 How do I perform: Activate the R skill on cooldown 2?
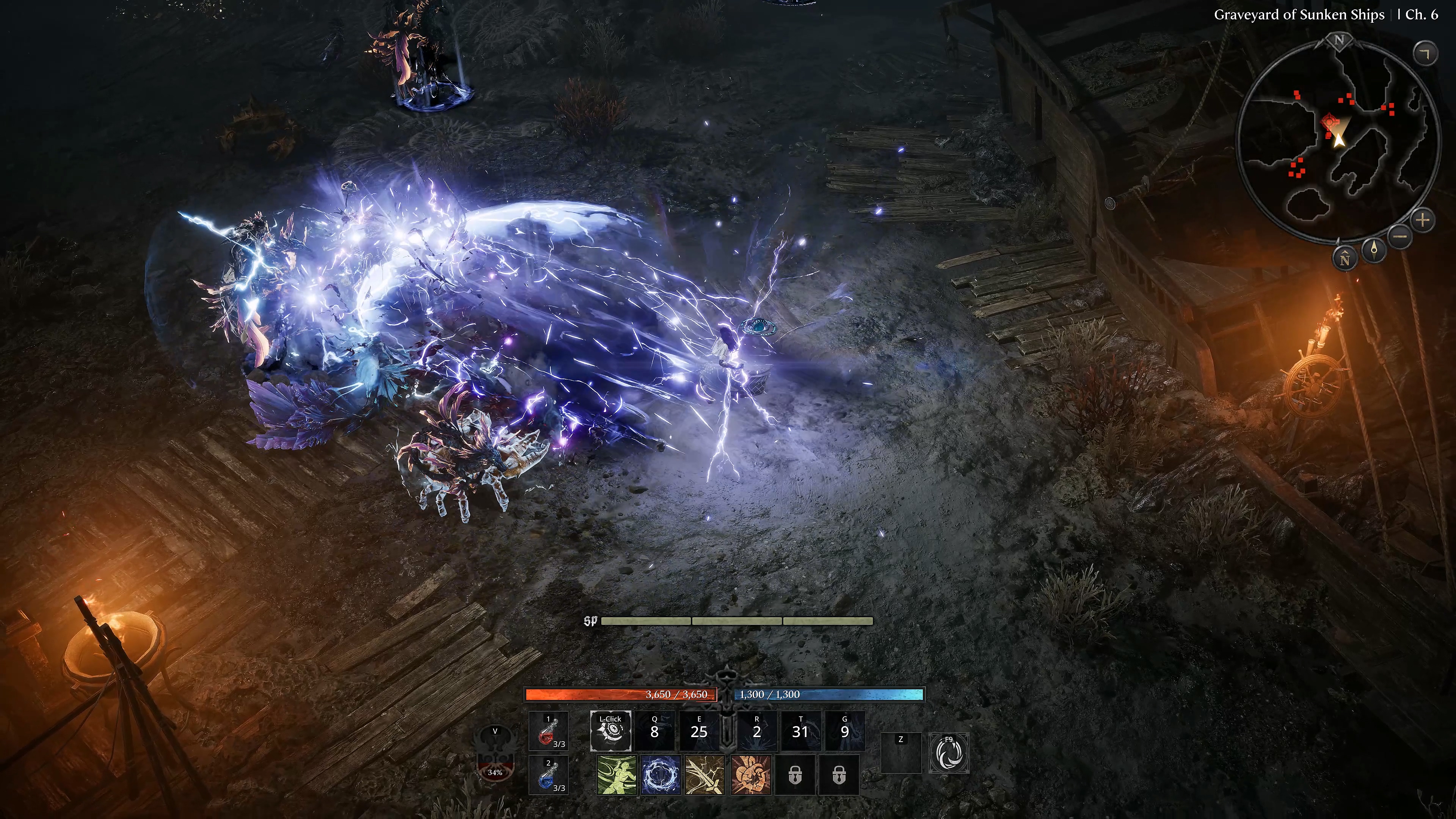(x=757, y=731)
